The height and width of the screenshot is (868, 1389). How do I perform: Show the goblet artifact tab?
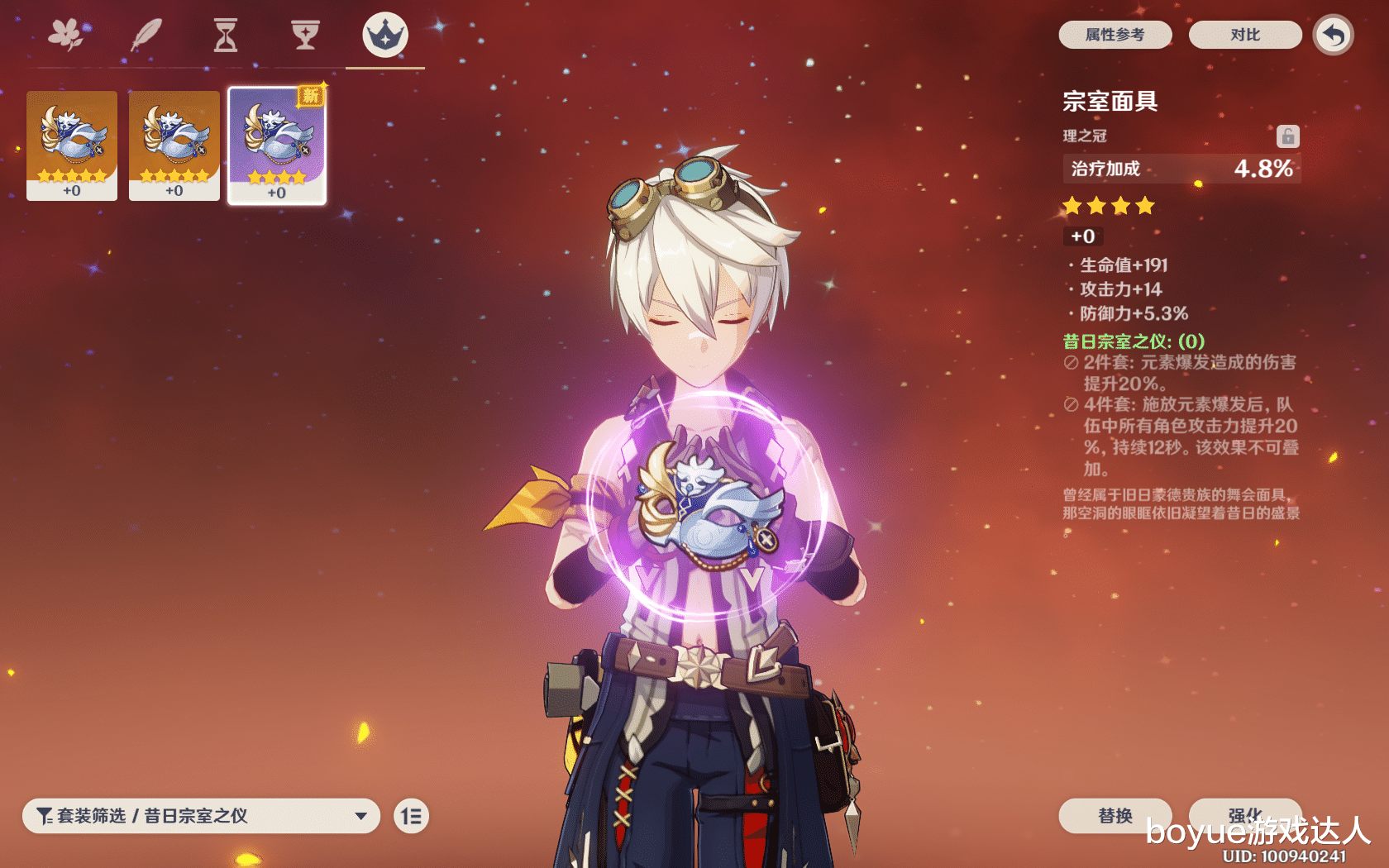click(x=305, y=36)
